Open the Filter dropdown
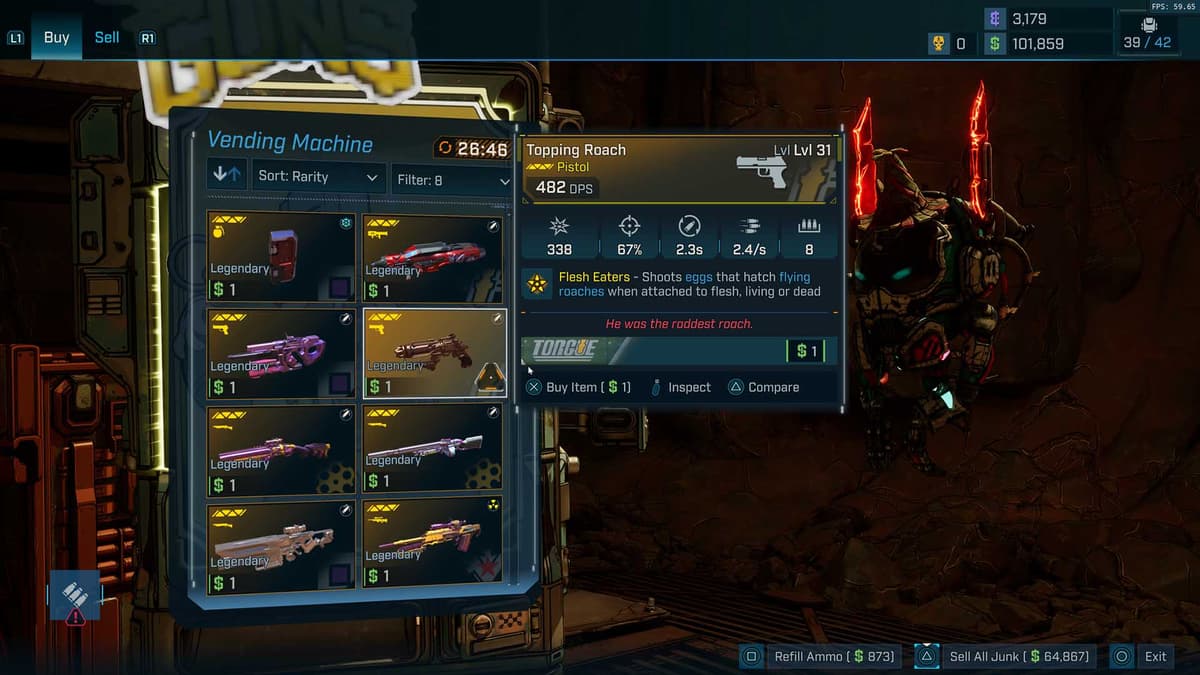Screen dimensions: 1200x675 452,180
